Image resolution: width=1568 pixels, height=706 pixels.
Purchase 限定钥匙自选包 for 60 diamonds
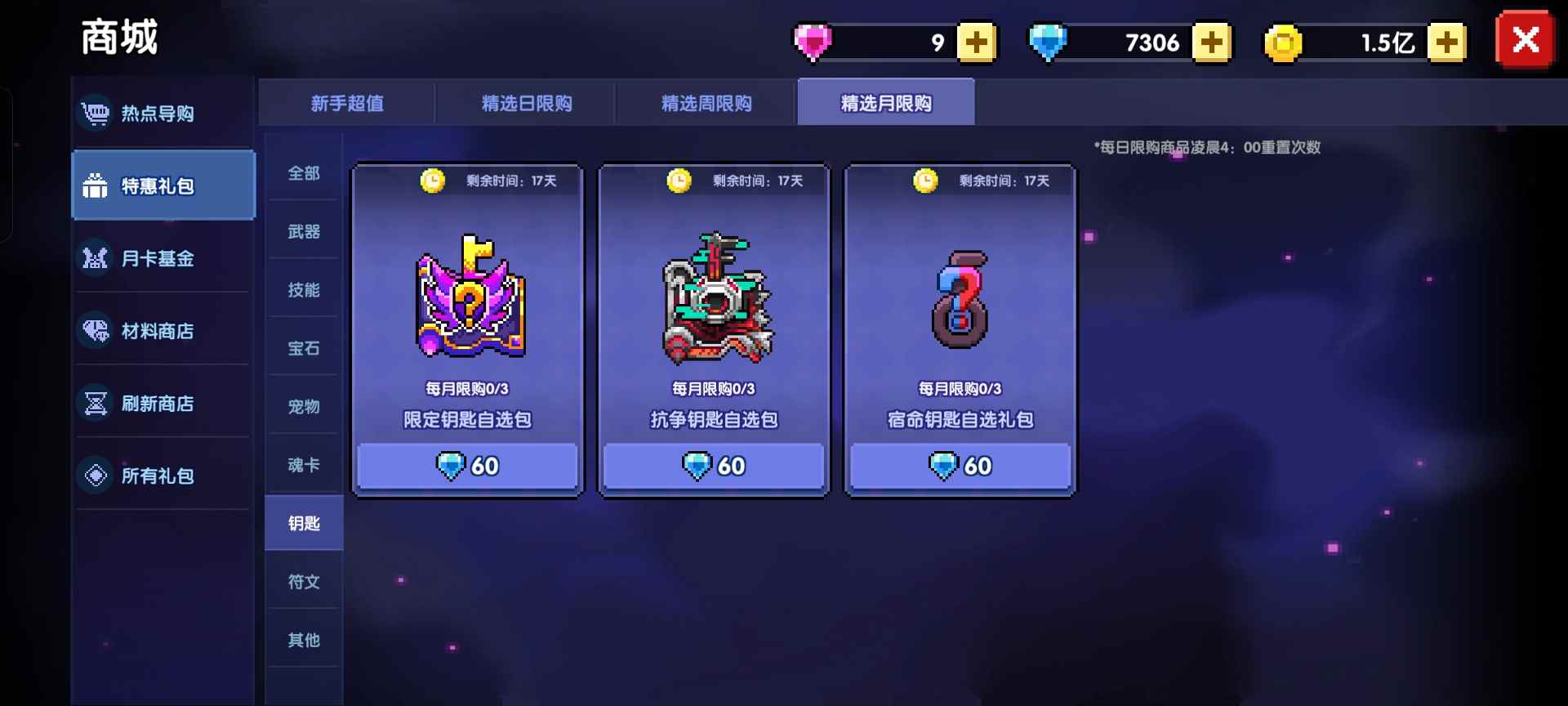point(467,466)
